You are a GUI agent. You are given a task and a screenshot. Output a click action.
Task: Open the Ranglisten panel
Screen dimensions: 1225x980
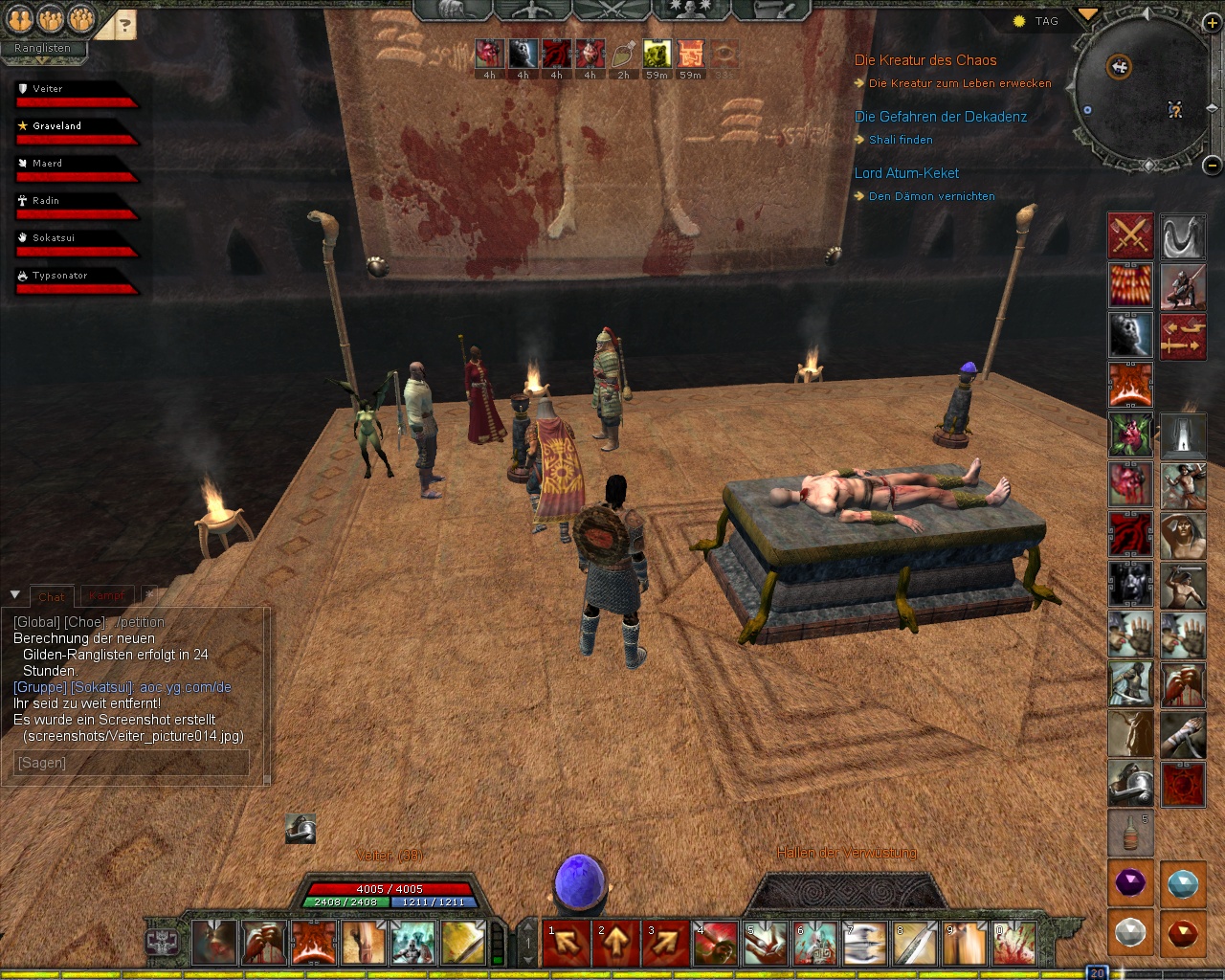click(x=42, y=48)
